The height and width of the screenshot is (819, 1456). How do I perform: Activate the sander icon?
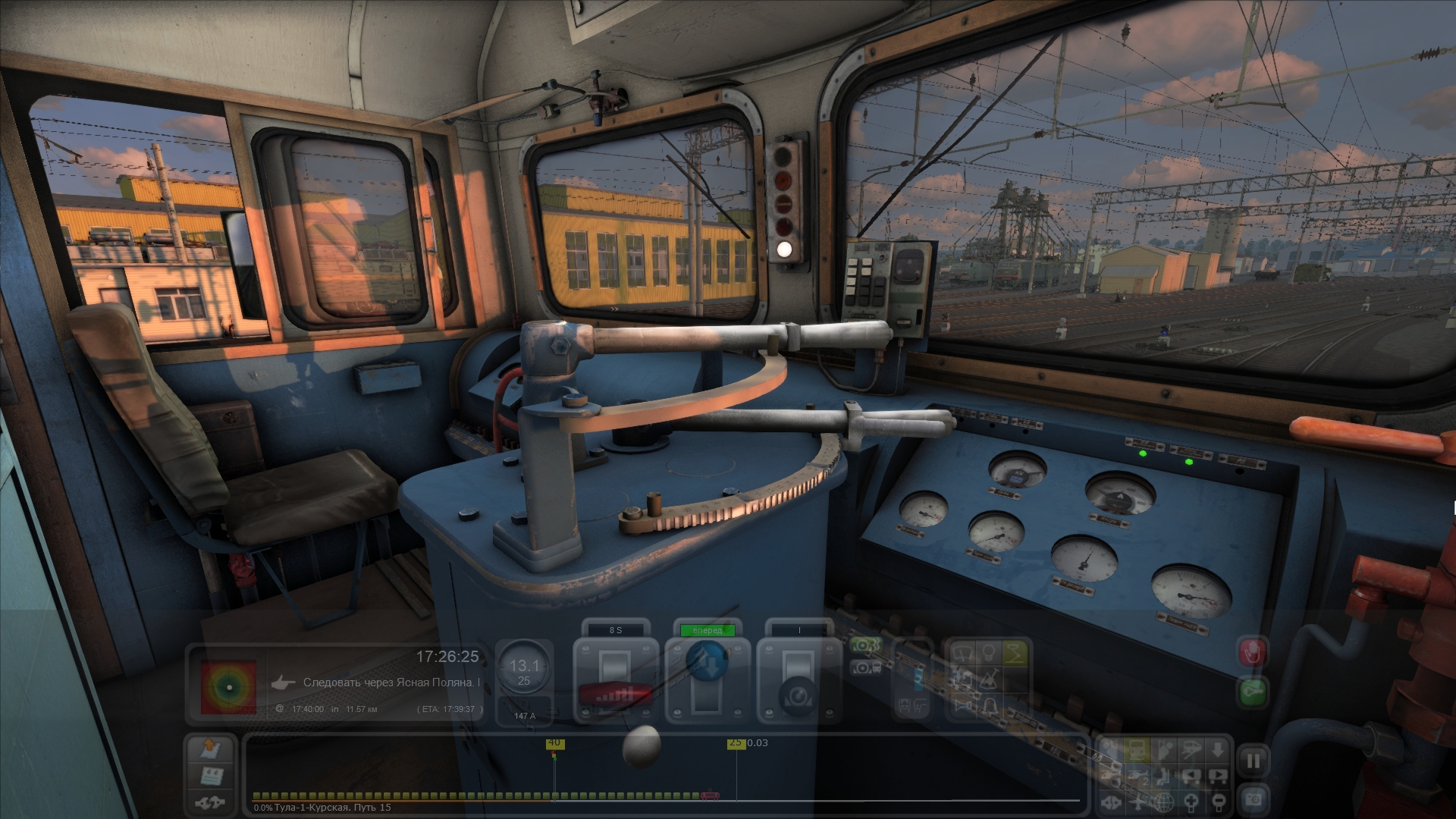[989, 679]
